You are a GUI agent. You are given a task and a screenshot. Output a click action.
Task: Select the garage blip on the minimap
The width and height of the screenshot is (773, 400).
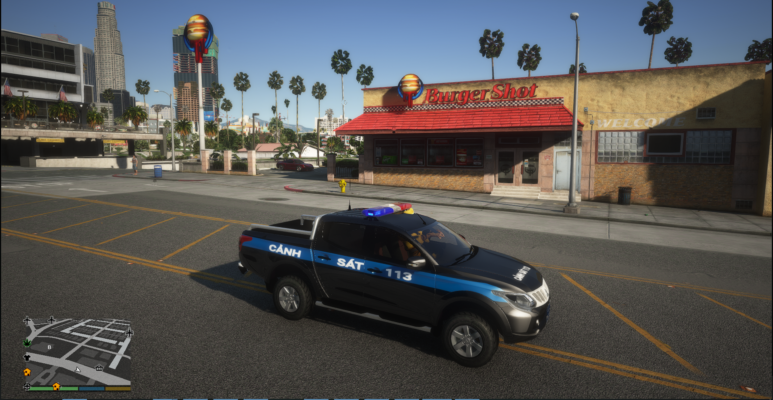click(x=99, y=368)
